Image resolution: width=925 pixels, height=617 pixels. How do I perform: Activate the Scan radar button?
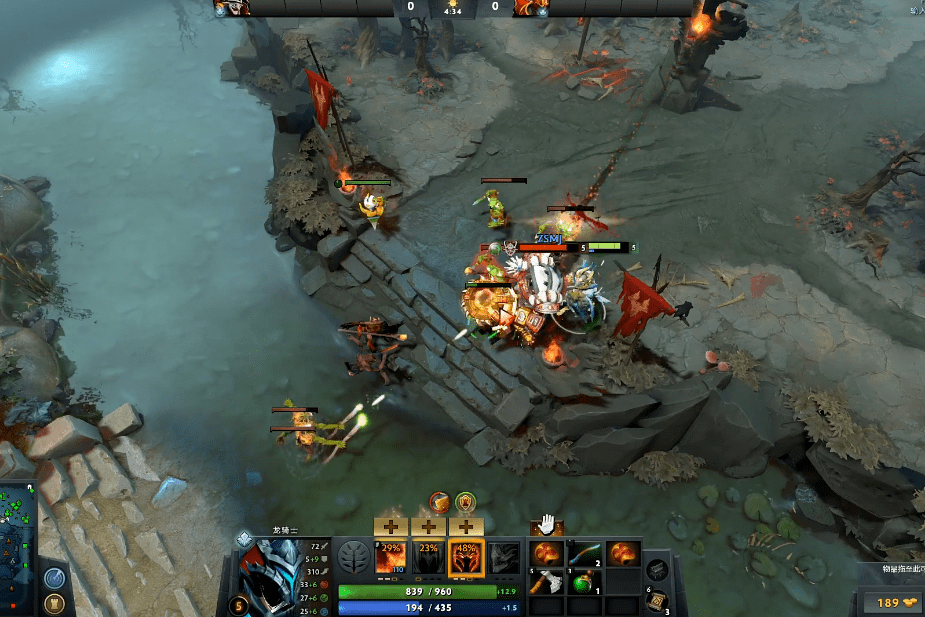tap(55, 579)
